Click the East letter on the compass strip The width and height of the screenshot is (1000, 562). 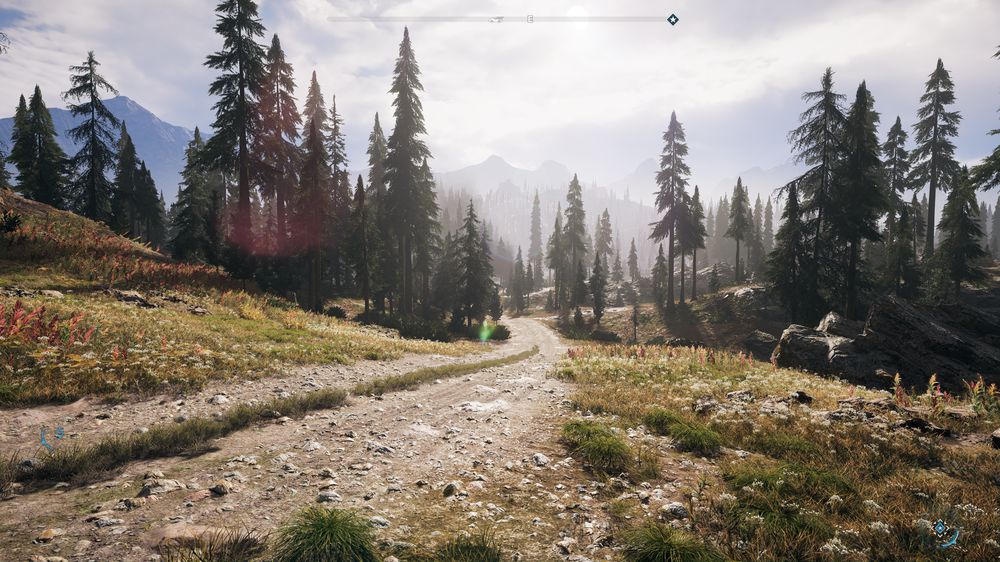[x=530, y=19]
